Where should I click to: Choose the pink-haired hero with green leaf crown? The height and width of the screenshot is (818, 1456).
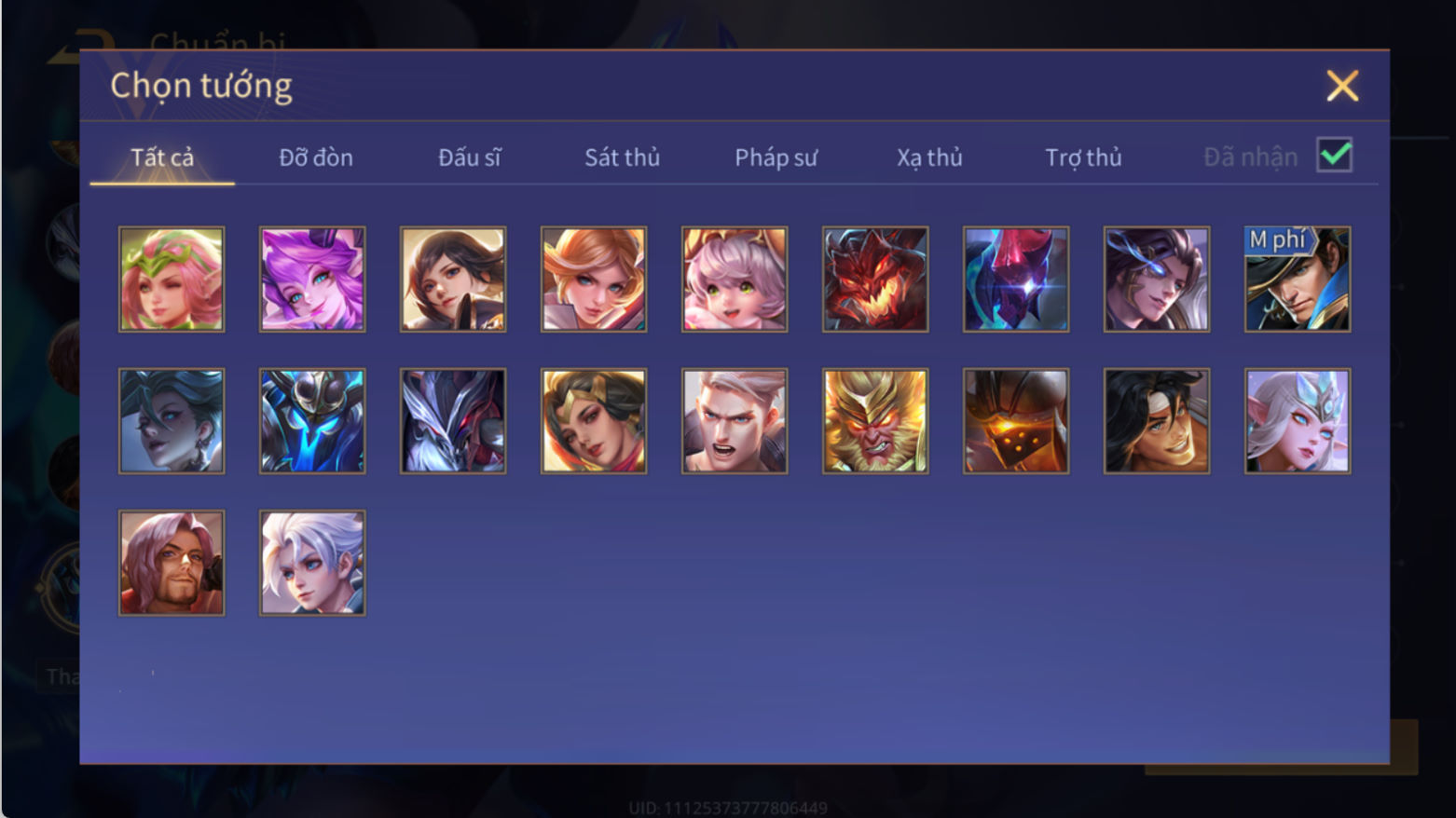pyautogui.click(x=172, y=279)
